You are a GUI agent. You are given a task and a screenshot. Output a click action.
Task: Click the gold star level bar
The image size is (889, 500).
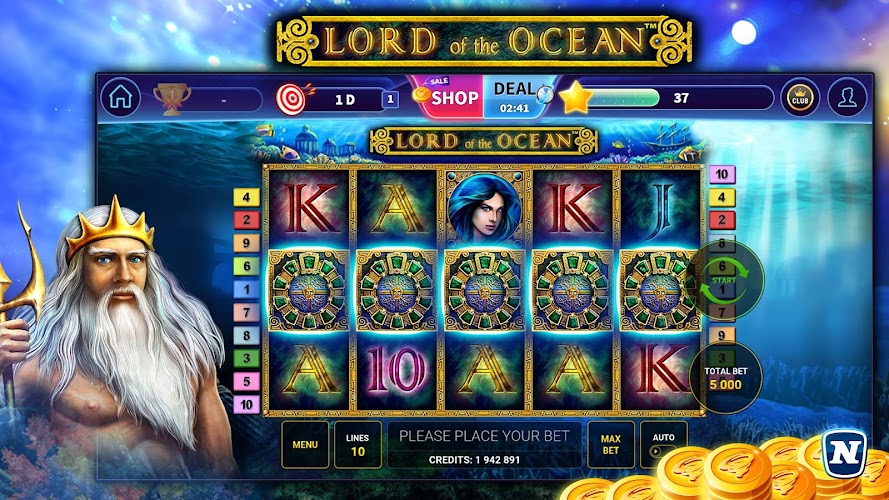(x=665, y=98)
